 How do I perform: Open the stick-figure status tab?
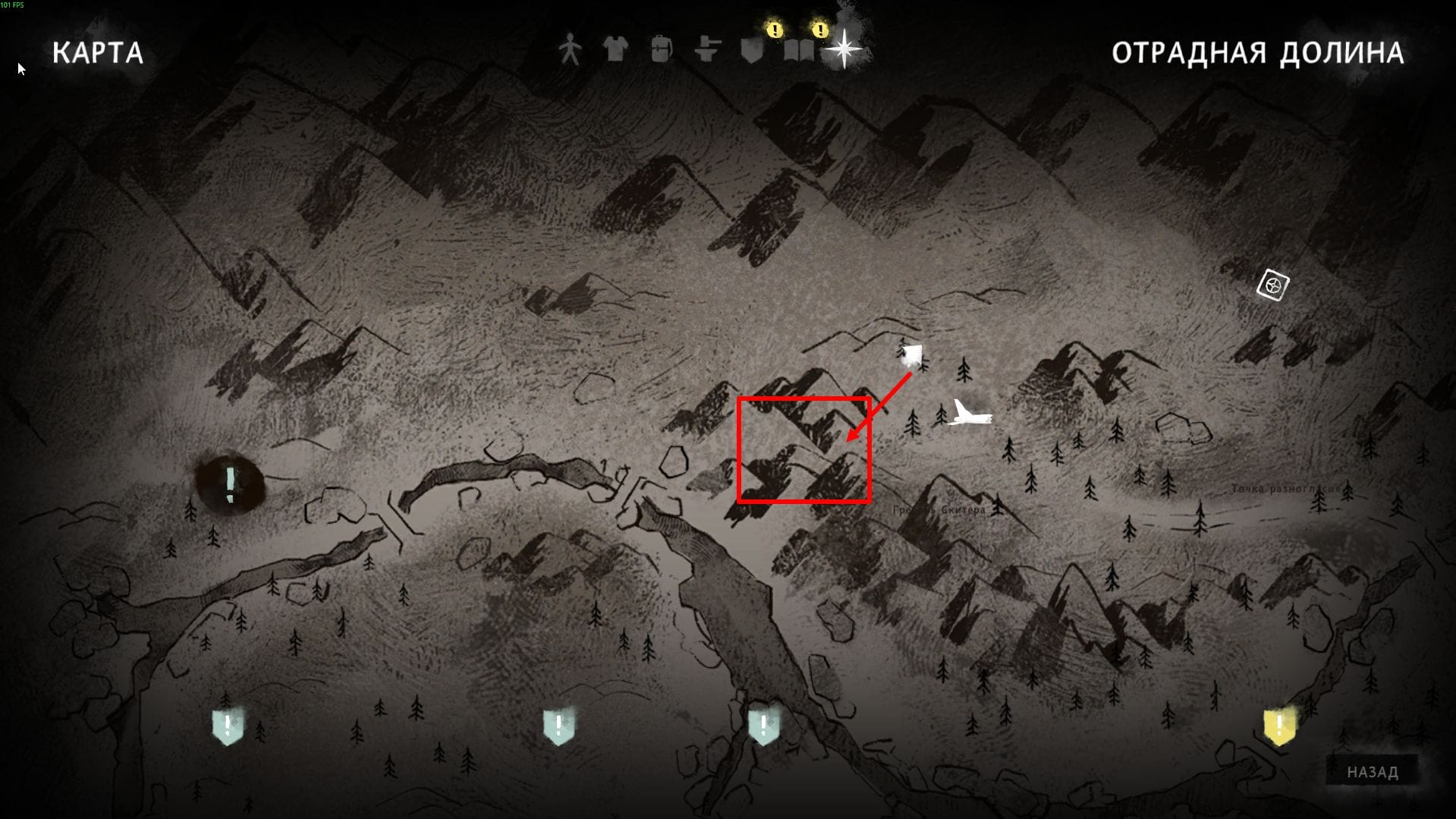570,50
